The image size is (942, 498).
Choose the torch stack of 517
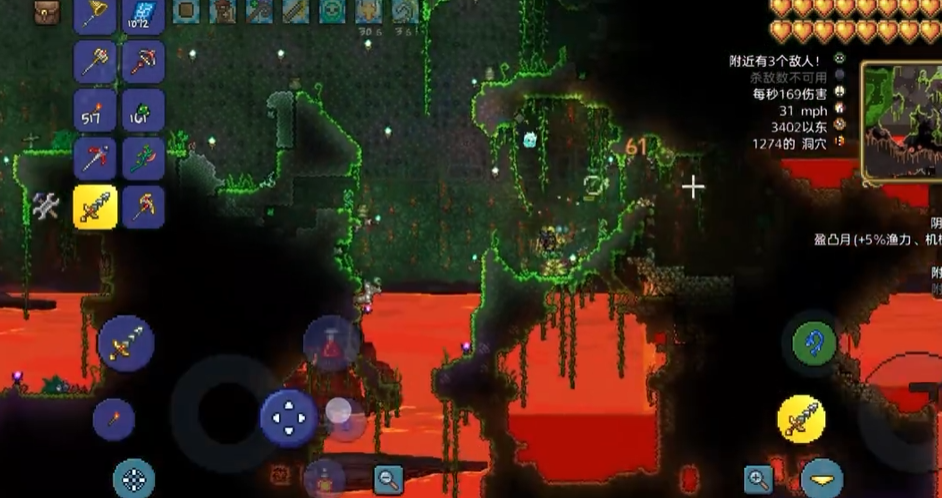(96, 109)
